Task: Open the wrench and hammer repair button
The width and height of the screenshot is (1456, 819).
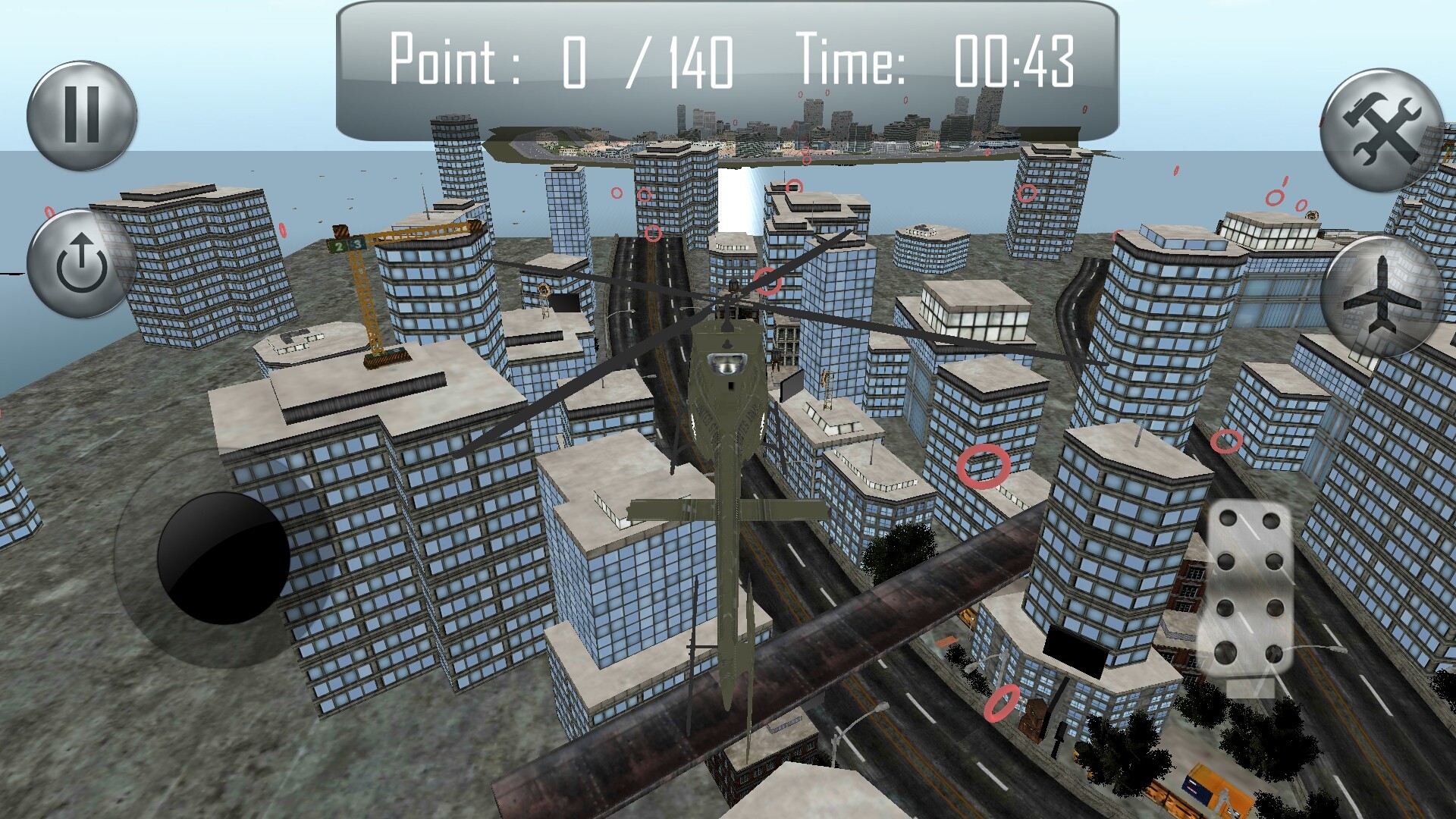Action: coord(1381,130)
